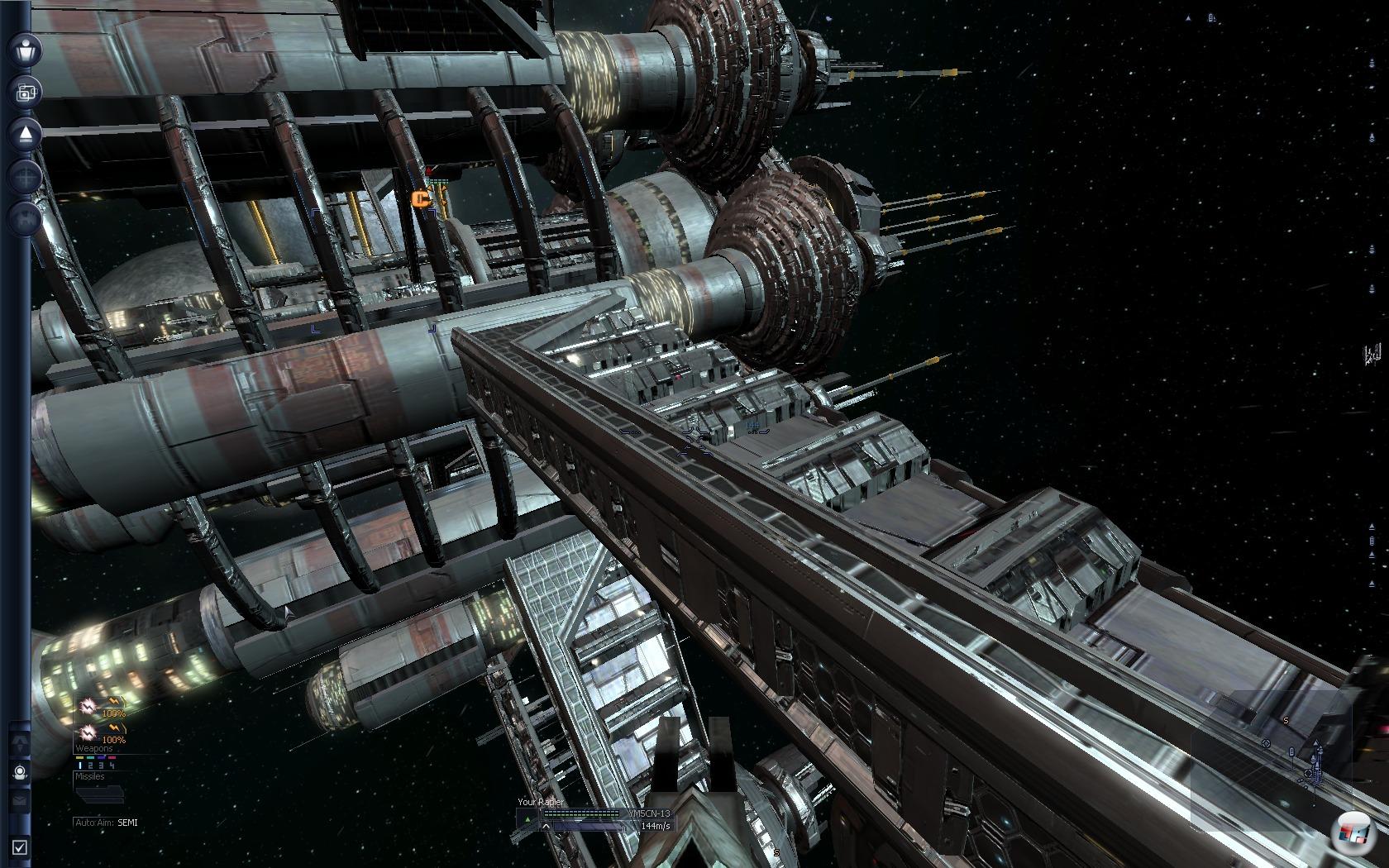Switch to weapon group 2
The width and height of the screenshot is (1389, 868).
coord(91,765)
